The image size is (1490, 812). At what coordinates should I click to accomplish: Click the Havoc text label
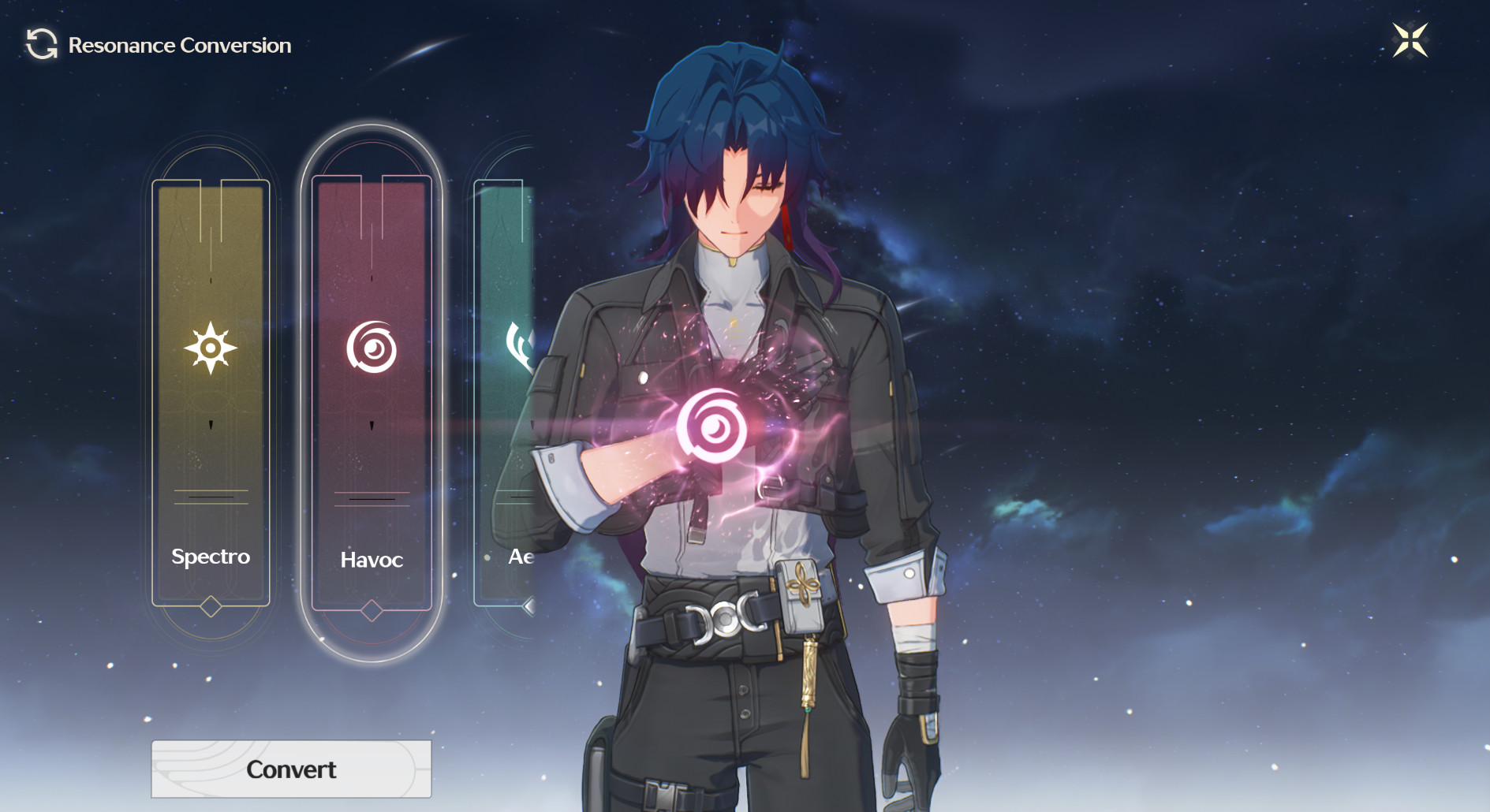pyautogui.click(x=372, y=561)
